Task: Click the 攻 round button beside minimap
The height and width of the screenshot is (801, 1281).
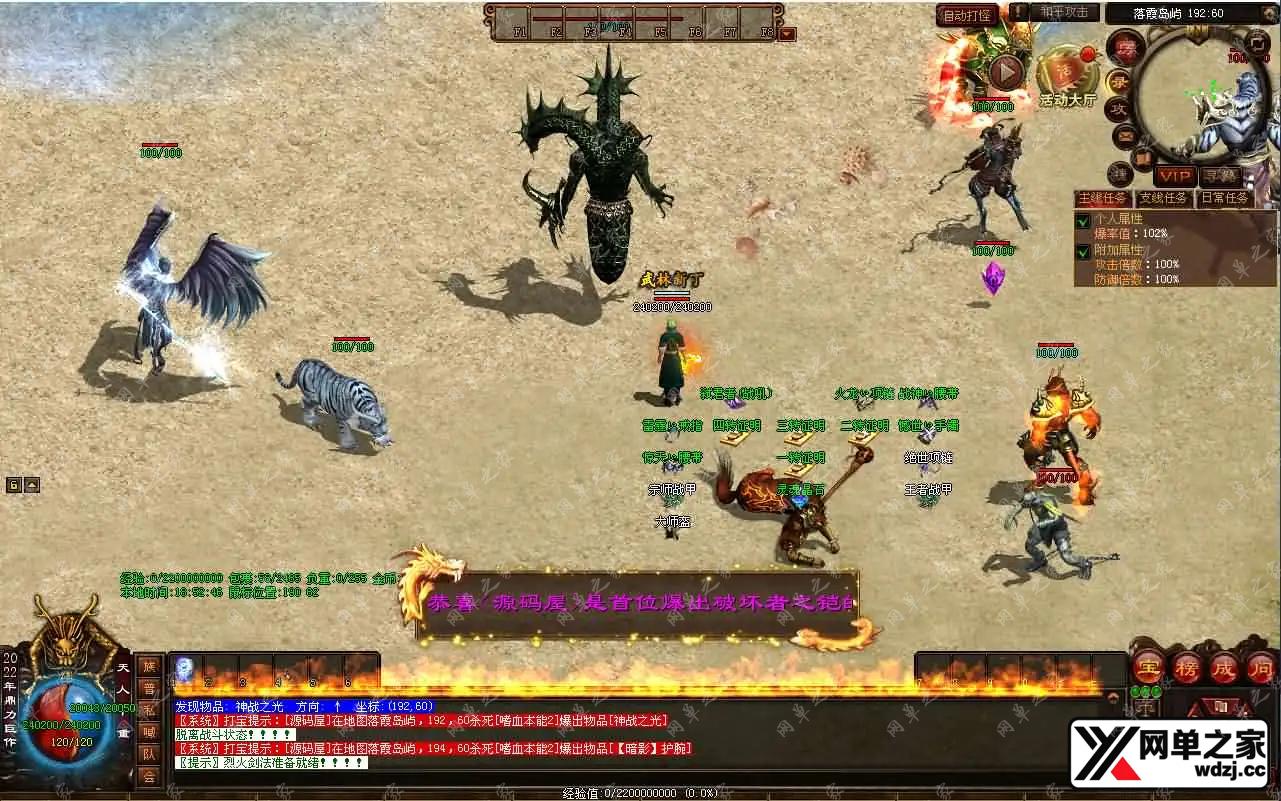Action: pos(1119,108)
